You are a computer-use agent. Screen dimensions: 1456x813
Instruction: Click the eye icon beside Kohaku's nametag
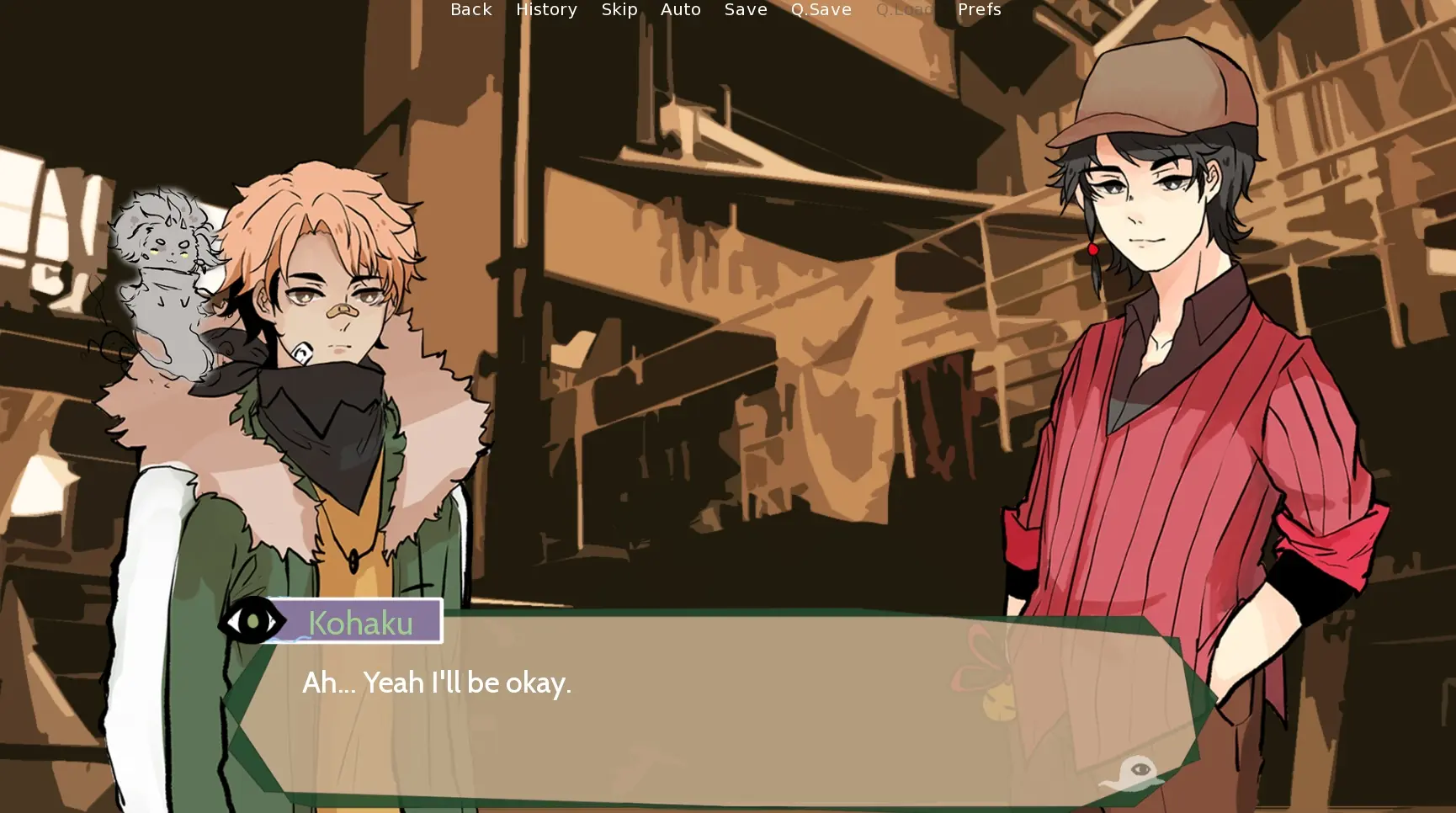coord(251,621)
